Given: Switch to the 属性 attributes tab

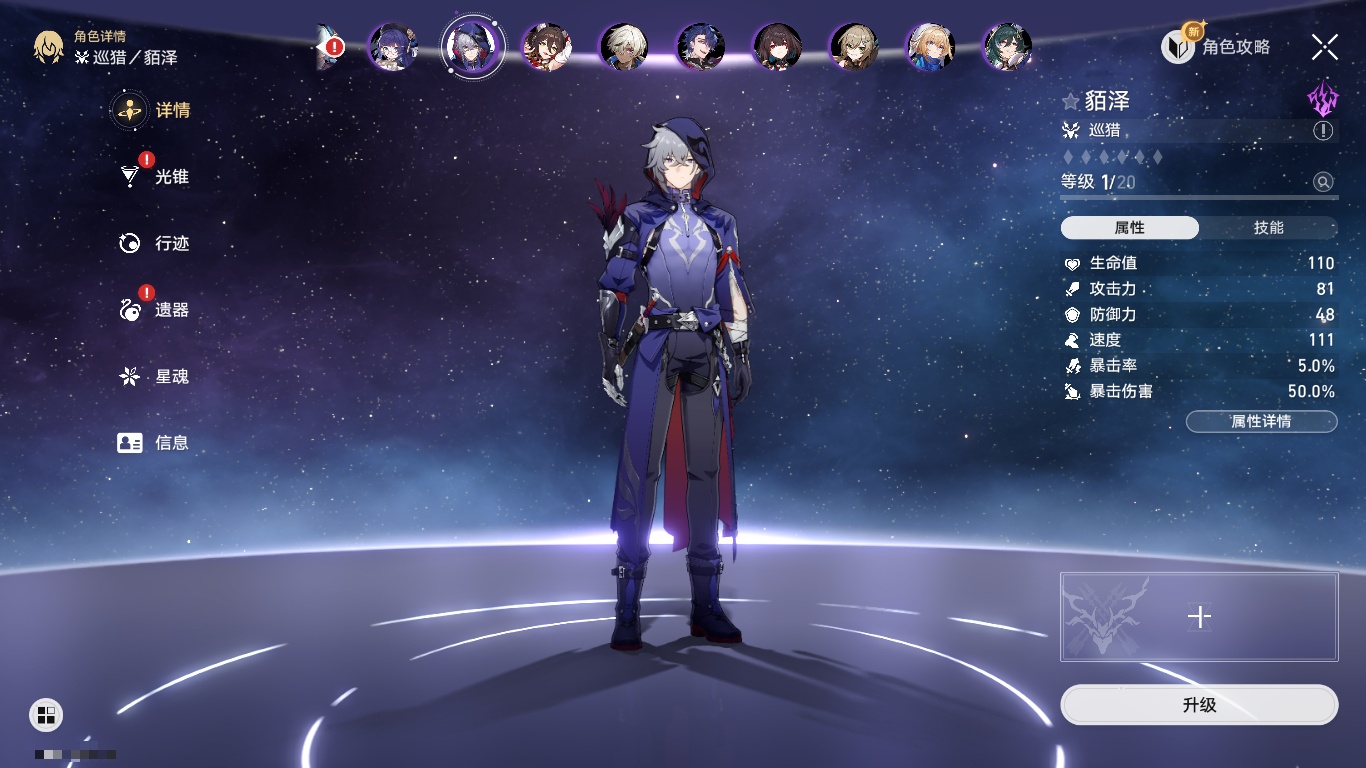Looking at the screenshot, I should (1130, 228).
